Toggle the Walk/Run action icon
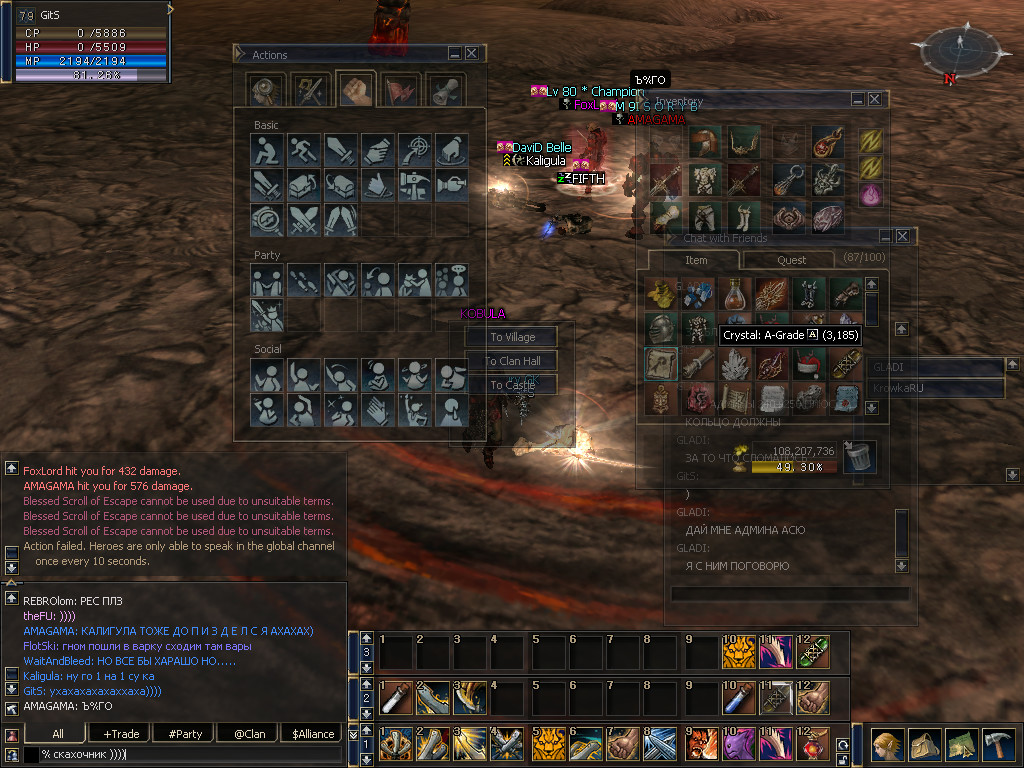This screenshot has width=1024, height=768. (x=305, y=151)
